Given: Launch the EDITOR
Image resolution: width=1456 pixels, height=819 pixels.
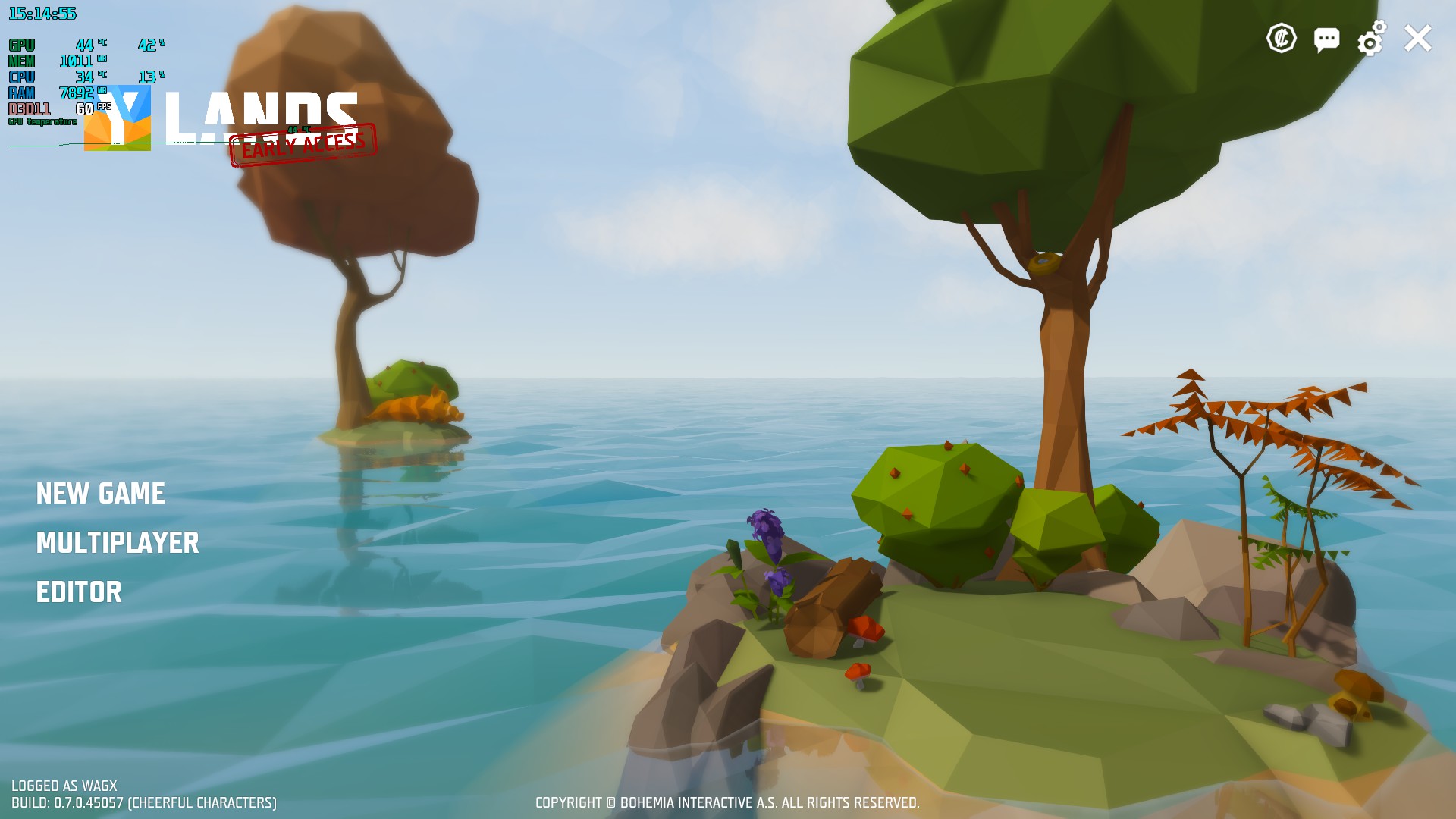Looking at the screenshot, I should pos(79,592).
